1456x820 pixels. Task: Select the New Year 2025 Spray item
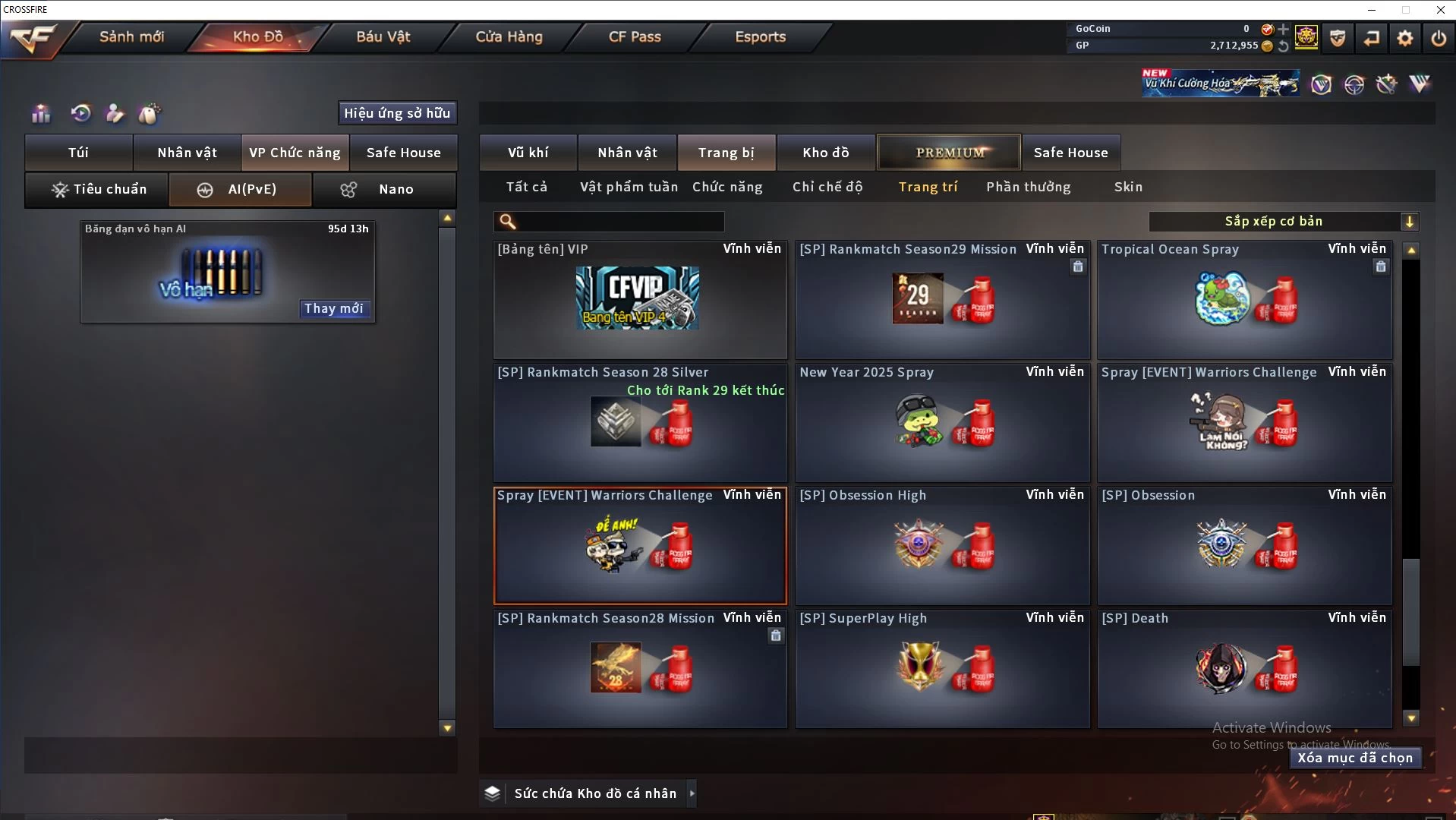942,422
